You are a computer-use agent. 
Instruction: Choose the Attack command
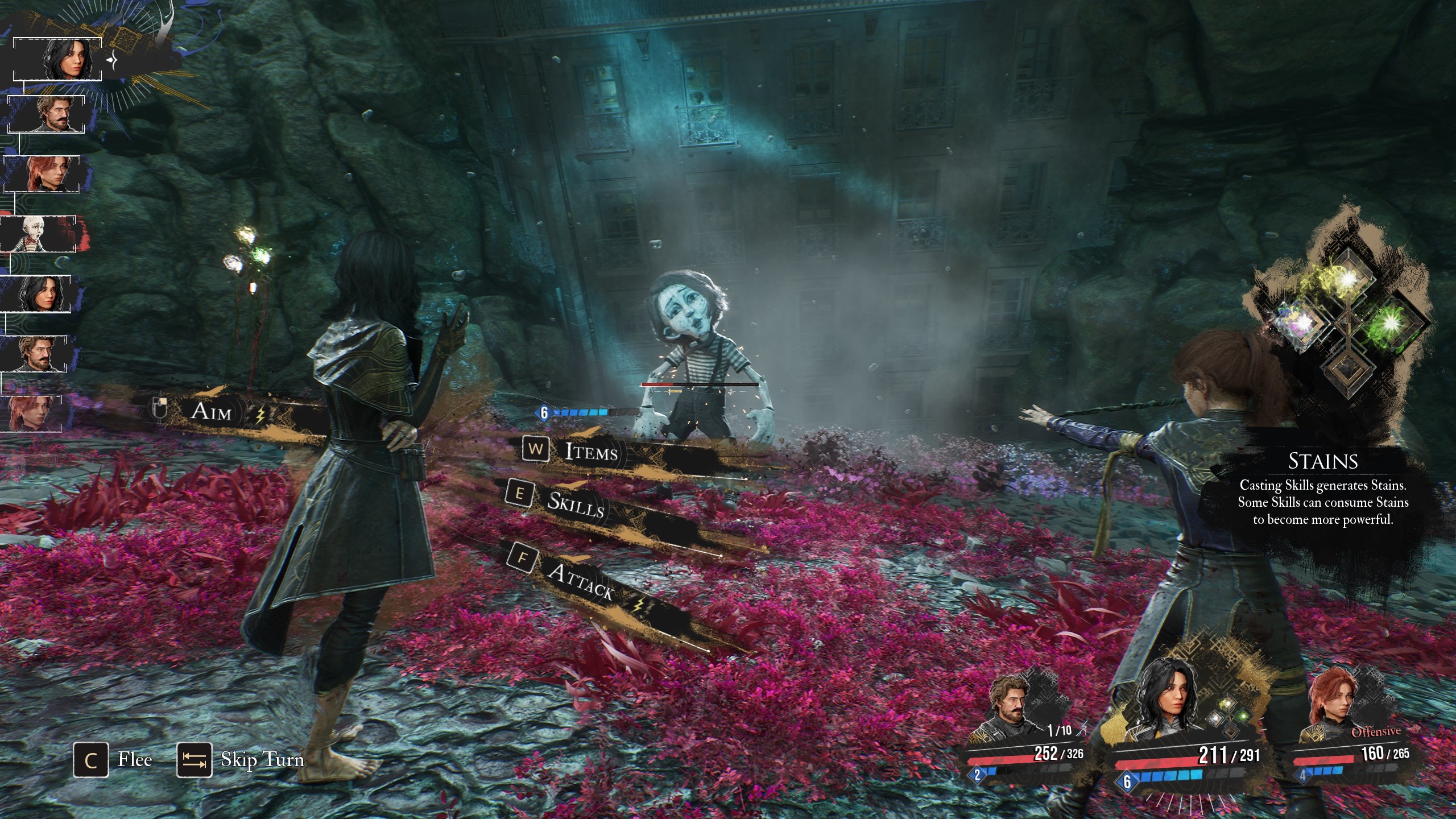[580, 581]
